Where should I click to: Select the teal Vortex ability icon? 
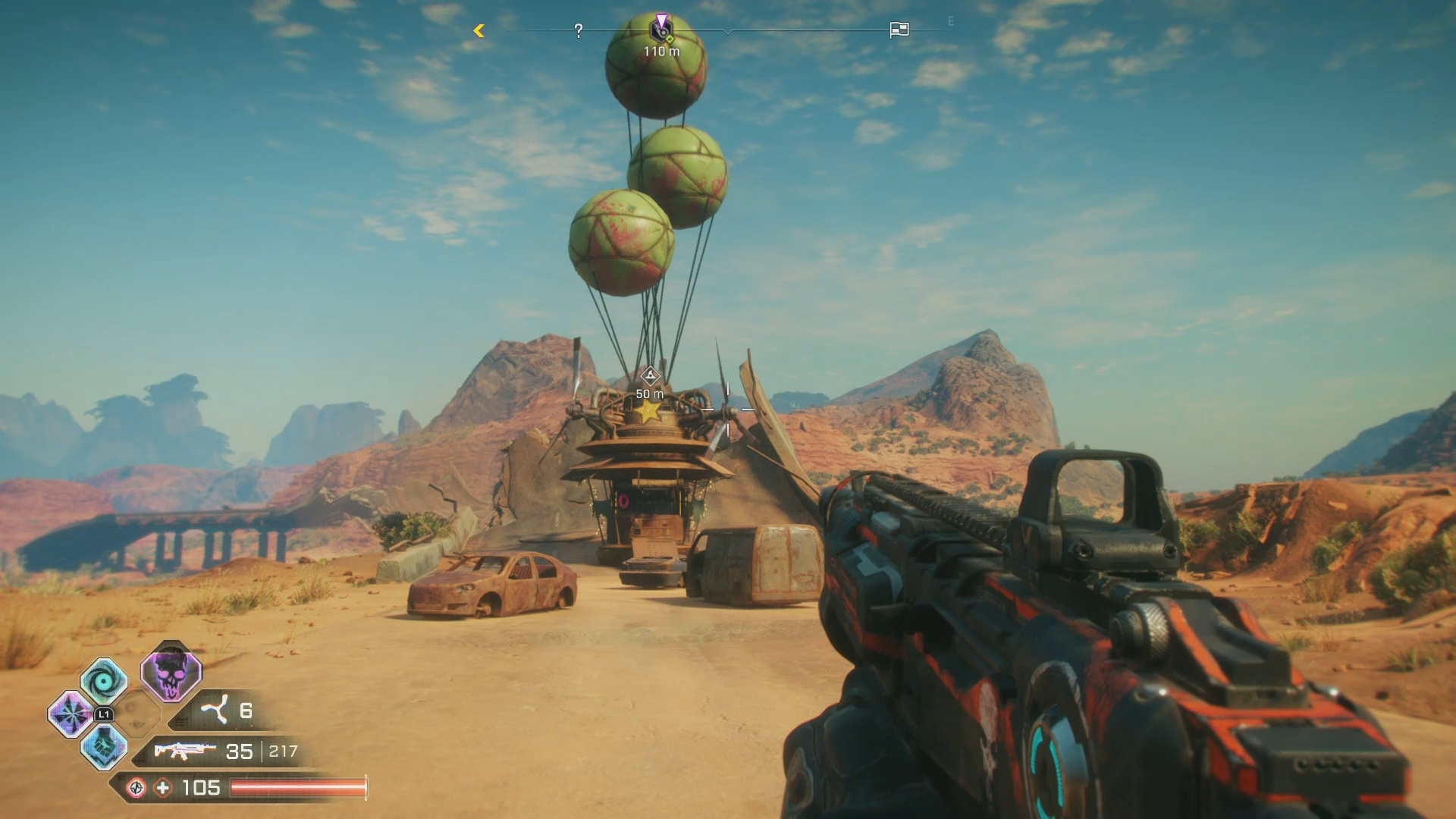click(x=104, y=680)
